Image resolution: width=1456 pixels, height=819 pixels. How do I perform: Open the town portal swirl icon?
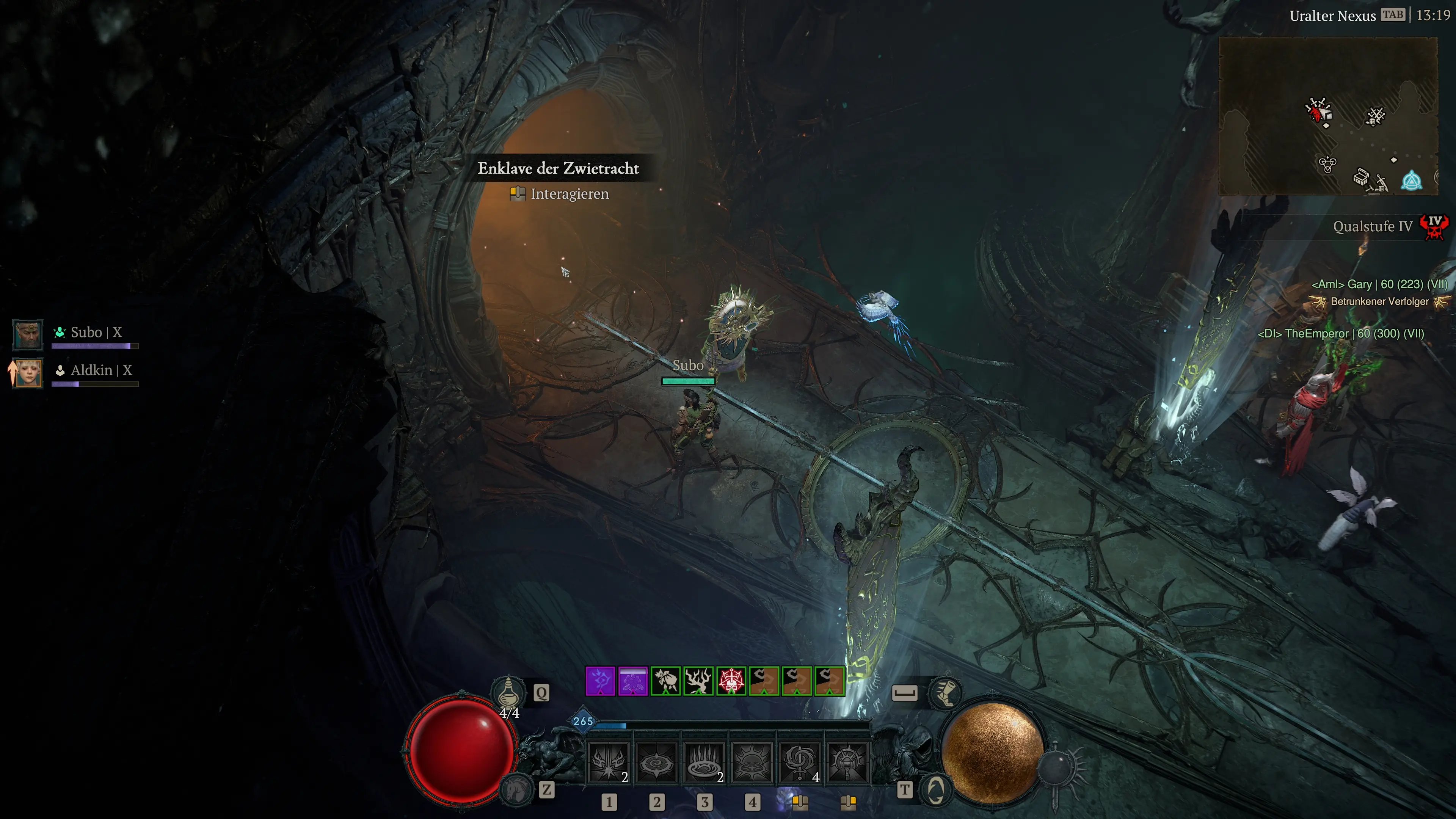click(935, 789)
